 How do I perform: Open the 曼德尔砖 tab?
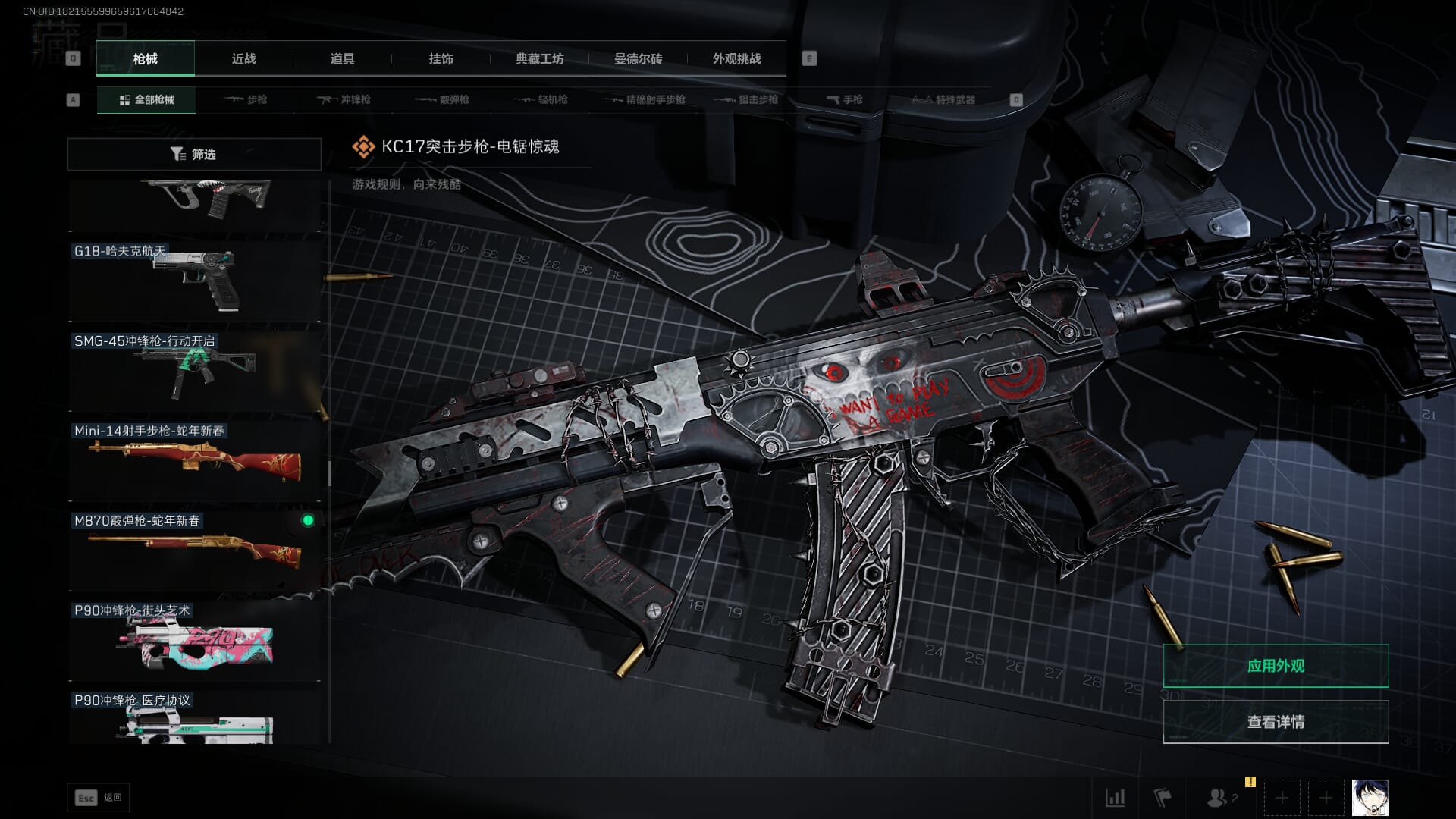point(638,59)
